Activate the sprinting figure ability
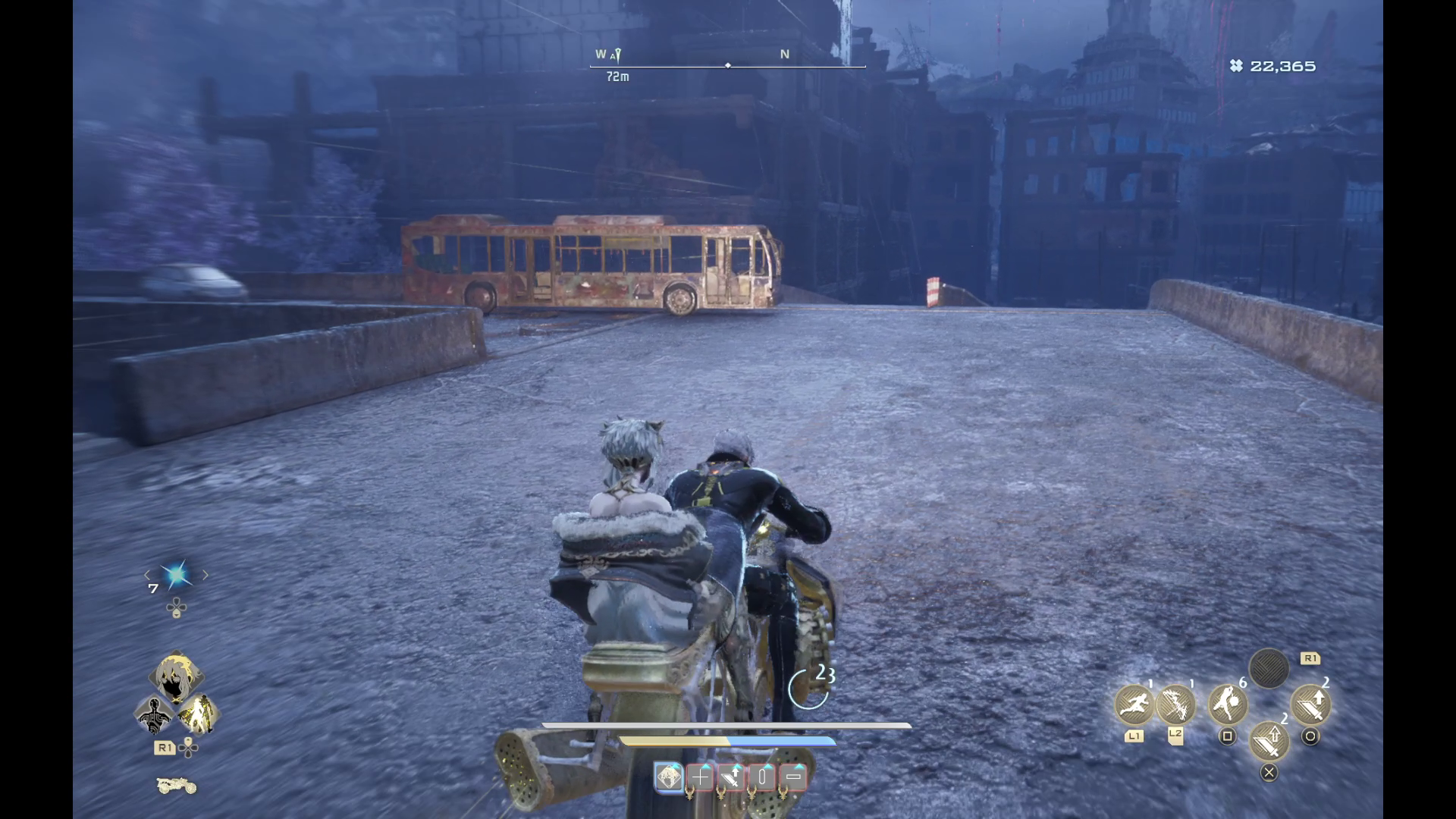The image size is (1456, 819). (x=1134, y=704)
